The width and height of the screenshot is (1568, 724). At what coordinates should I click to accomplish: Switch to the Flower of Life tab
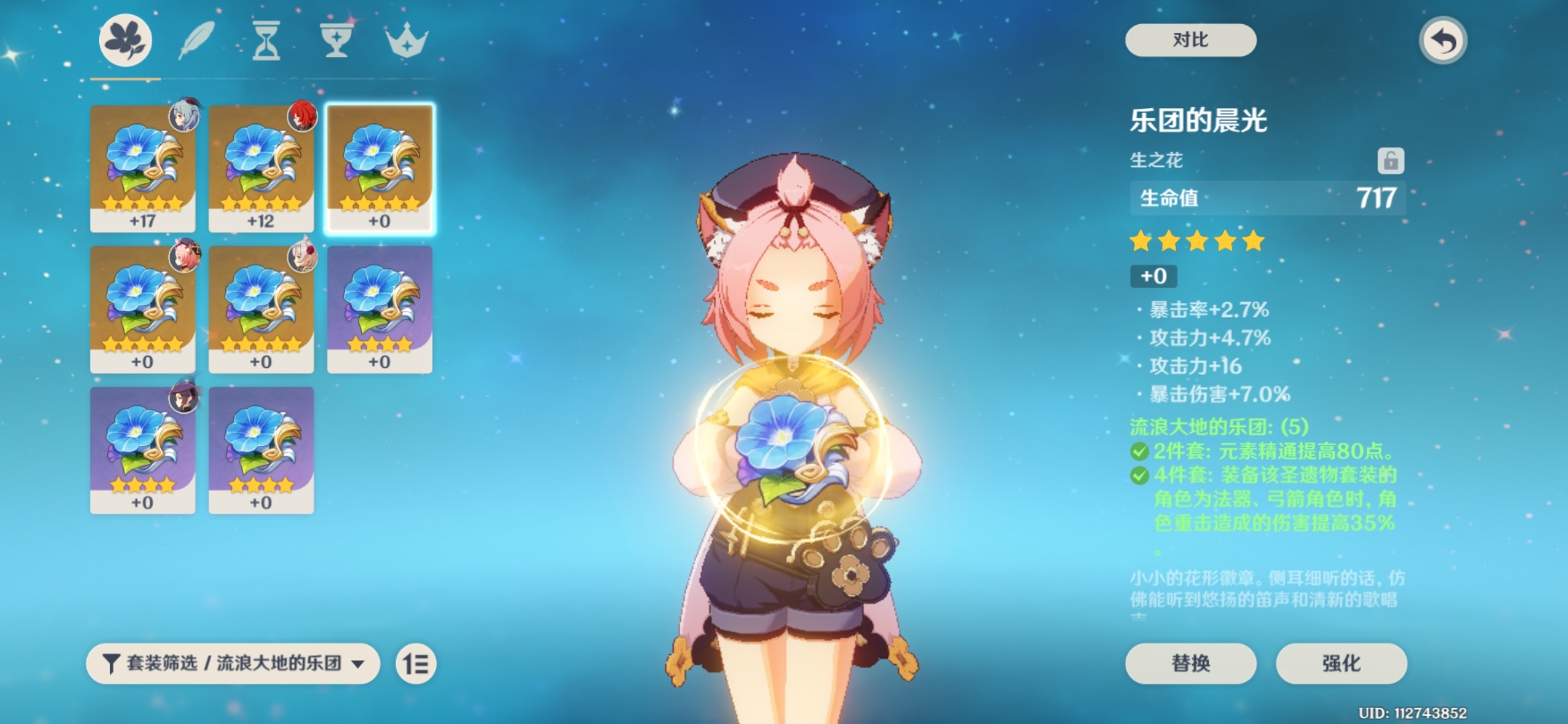(125, 40)
